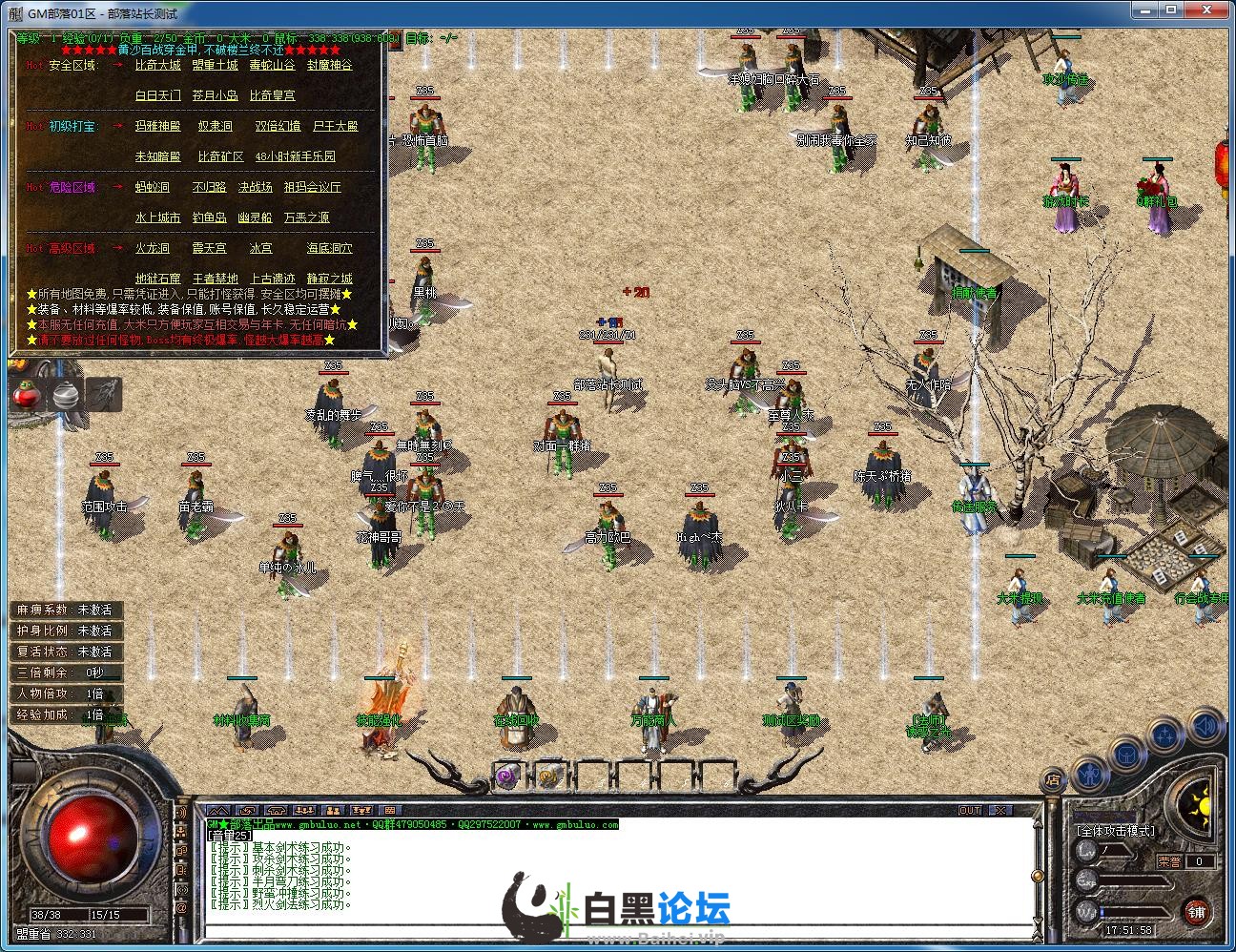Select the 盟重土城 destination link

tap(215, 66)
